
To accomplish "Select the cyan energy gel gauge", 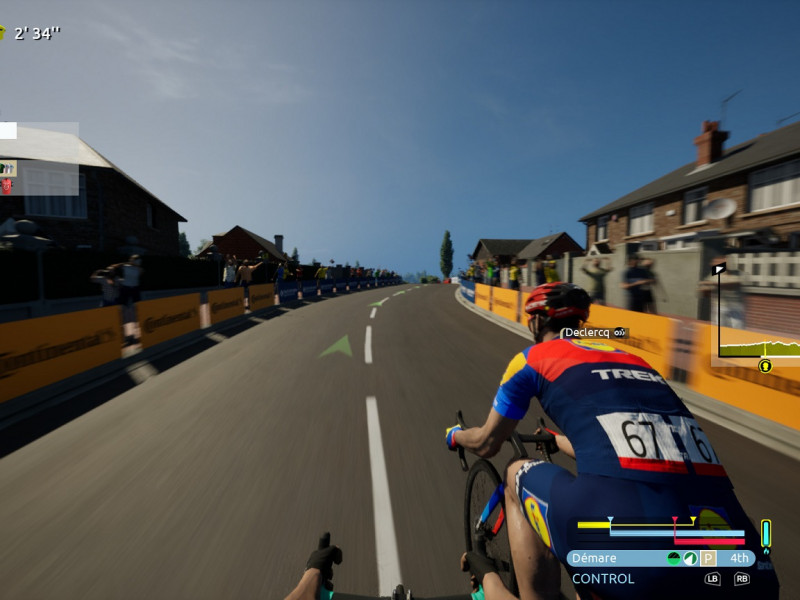I will click(x=766, y=534).
